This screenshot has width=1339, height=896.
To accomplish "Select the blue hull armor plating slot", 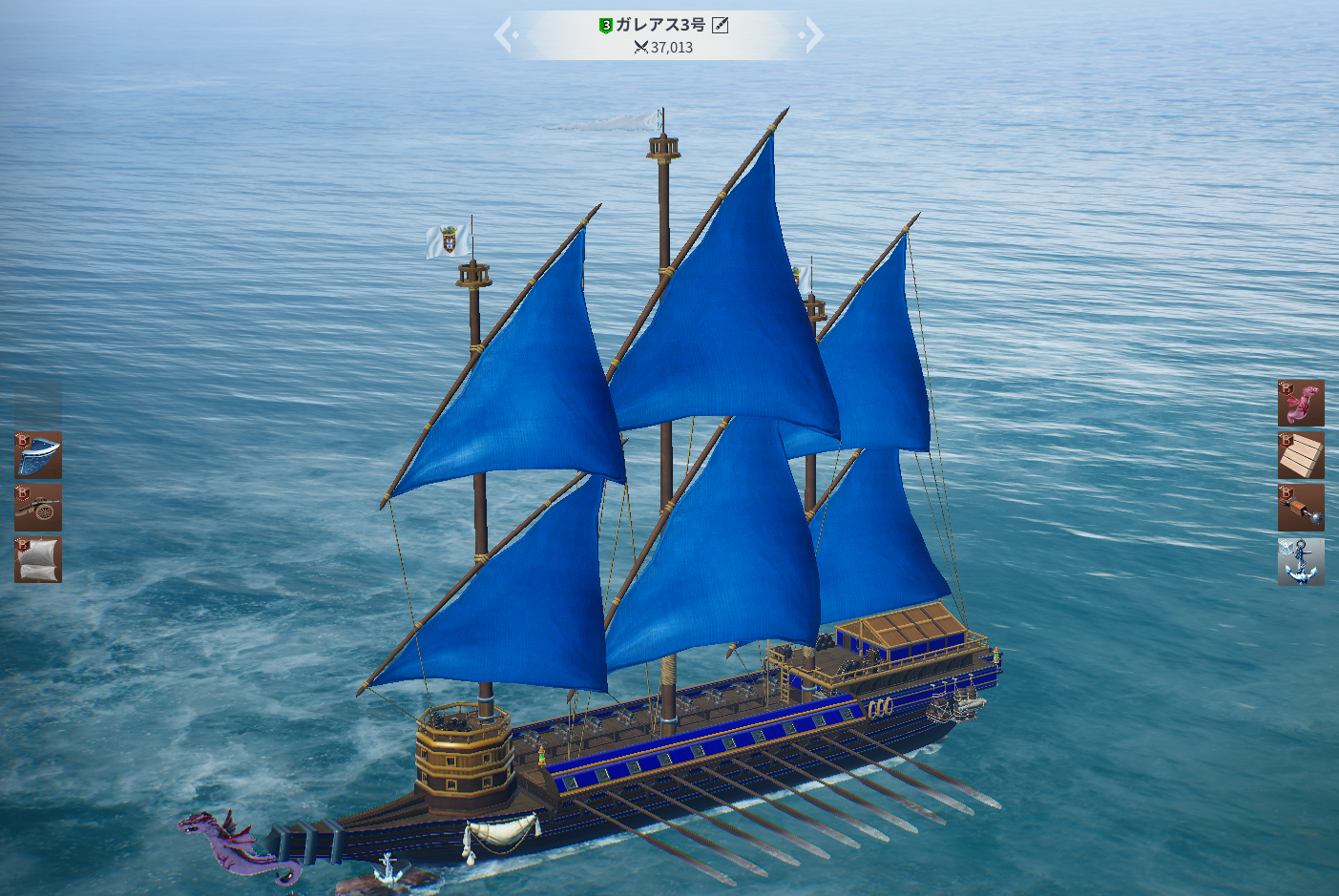I will tap(38, 454).
